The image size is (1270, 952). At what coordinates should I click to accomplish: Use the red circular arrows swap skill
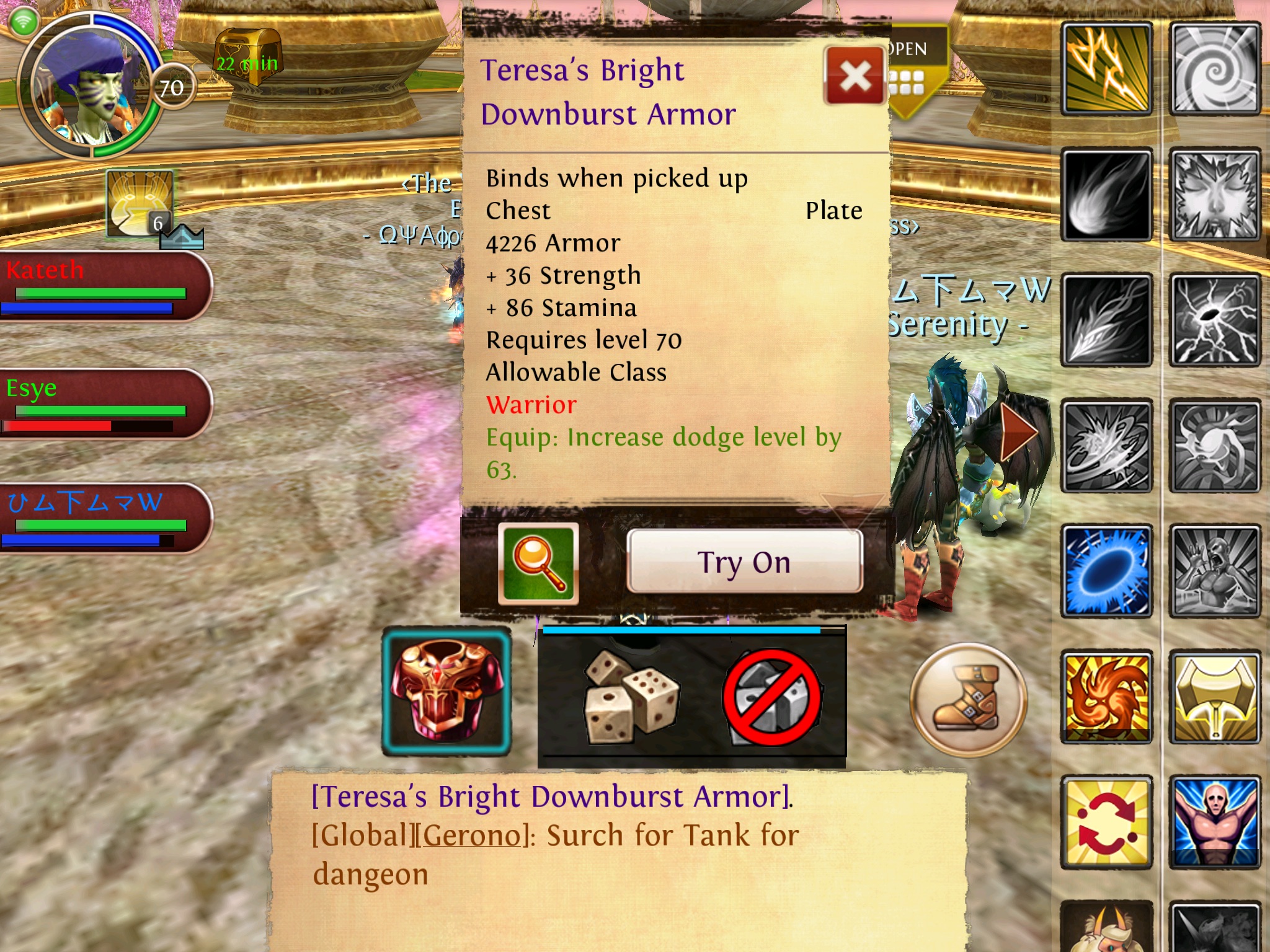click(1107, 822)
